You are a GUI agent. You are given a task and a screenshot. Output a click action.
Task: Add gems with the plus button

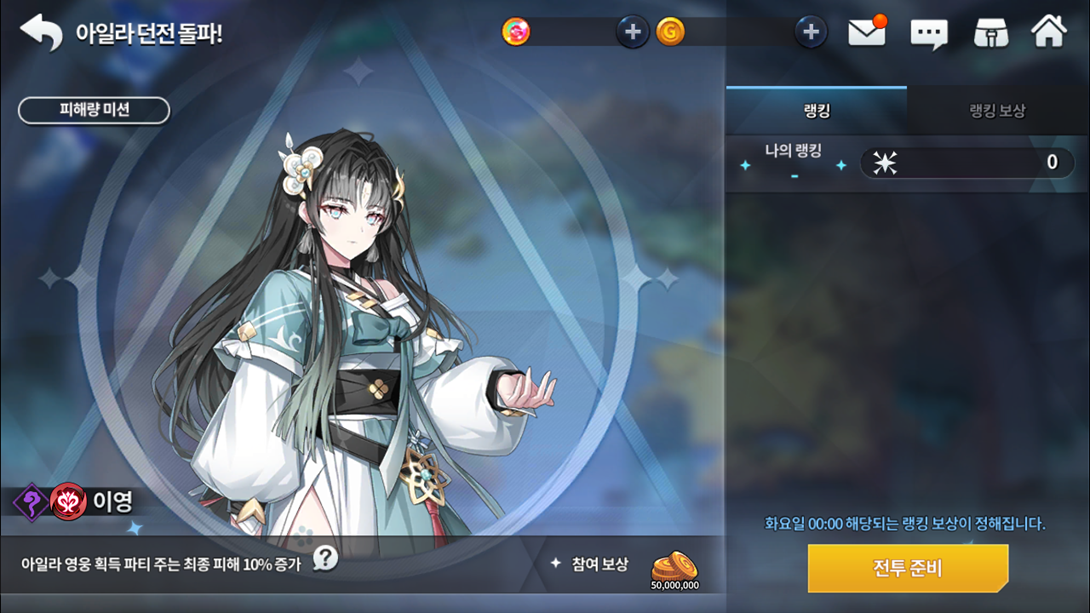[x=632, y=32]
